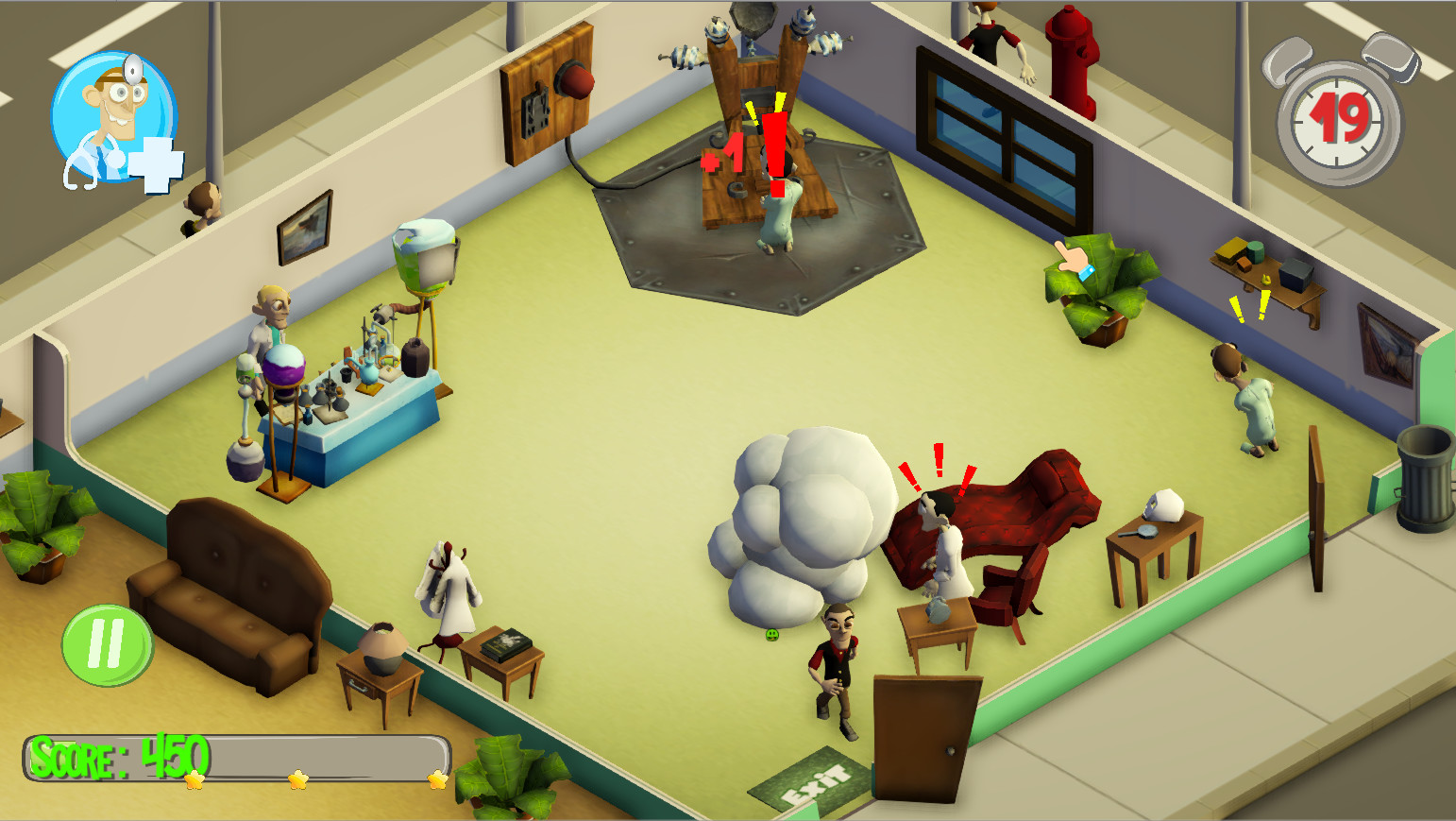Click the doctor portrait icon
The width and height of the screenshot is (1456, 821).
(113, 117)
